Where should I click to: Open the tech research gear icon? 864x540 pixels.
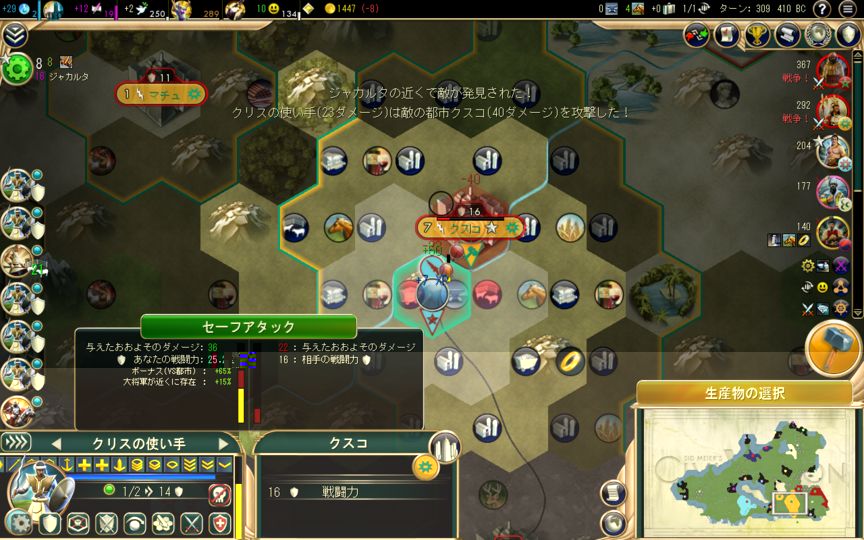pos(17,68)
